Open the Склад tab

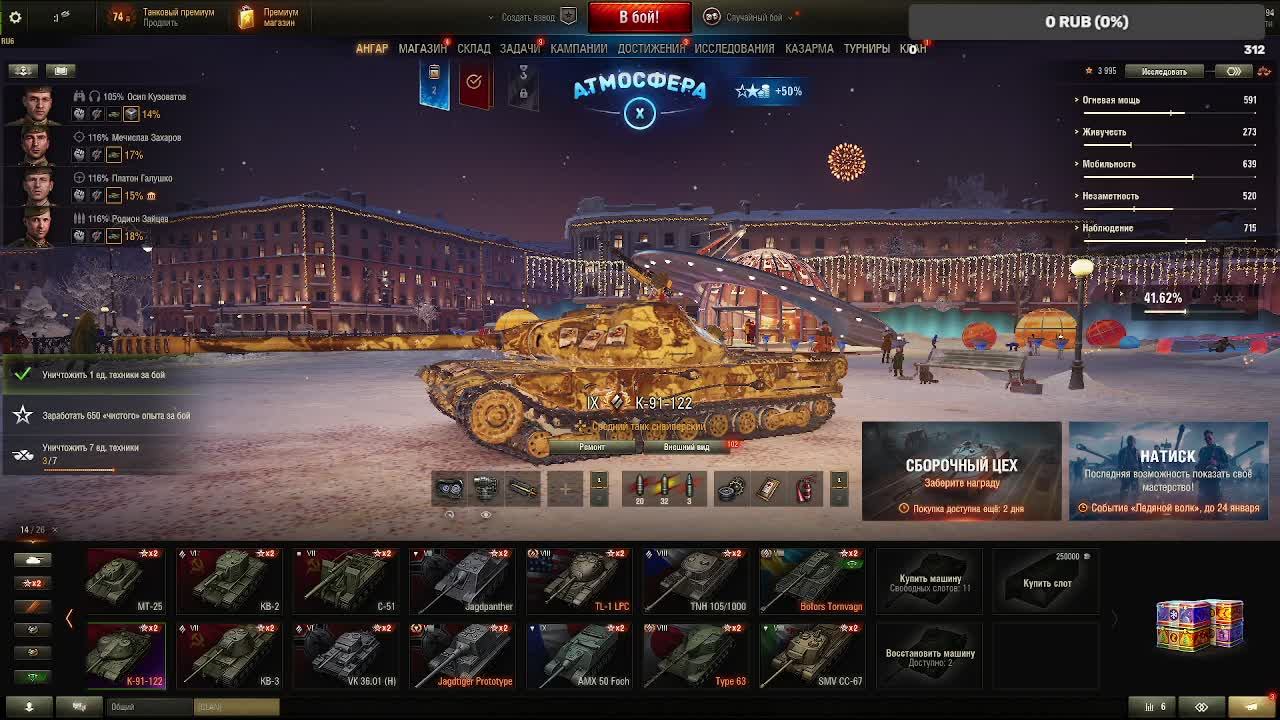(474, 48)
